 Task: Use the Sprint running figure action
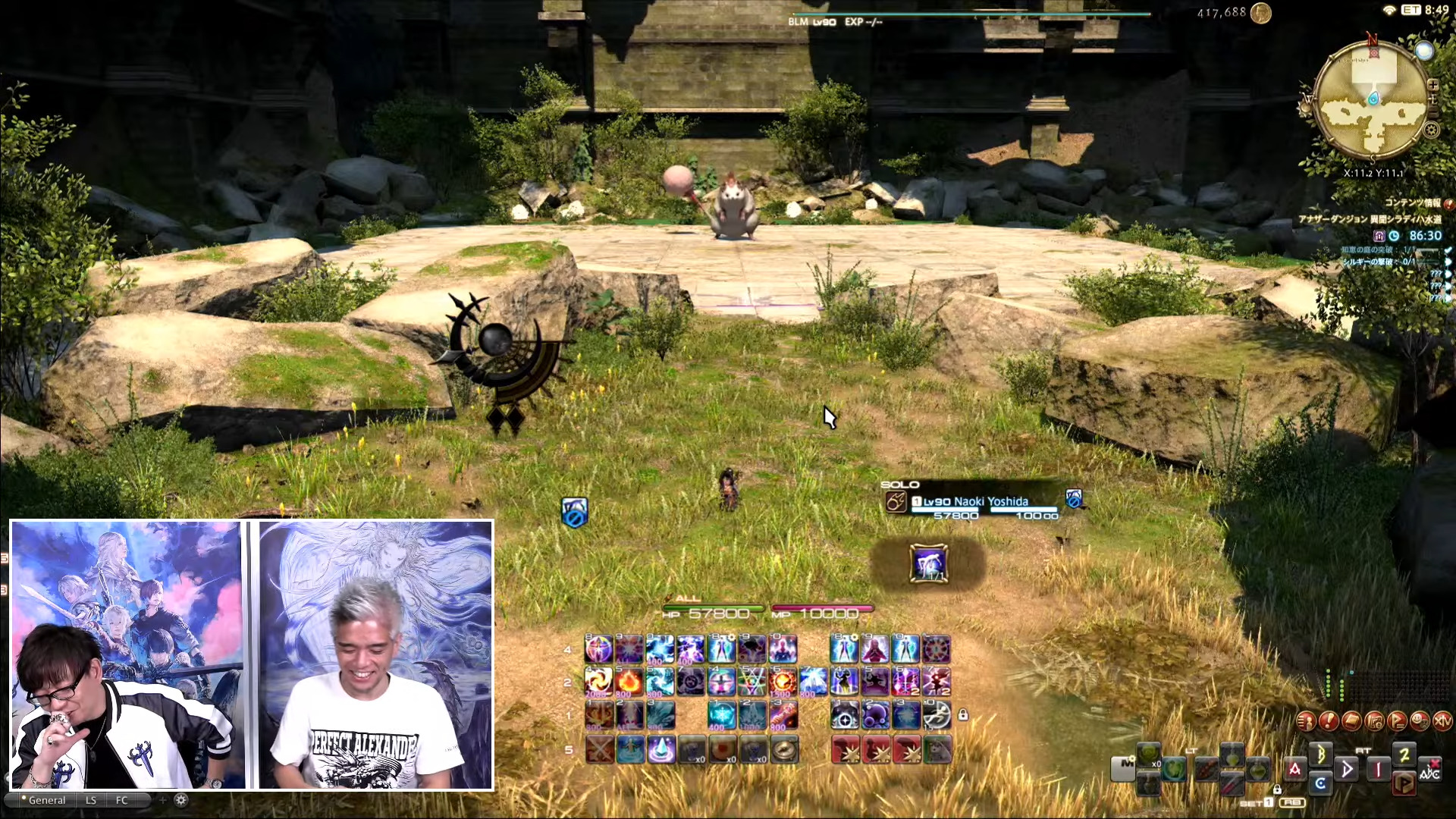tap(937, 714)
